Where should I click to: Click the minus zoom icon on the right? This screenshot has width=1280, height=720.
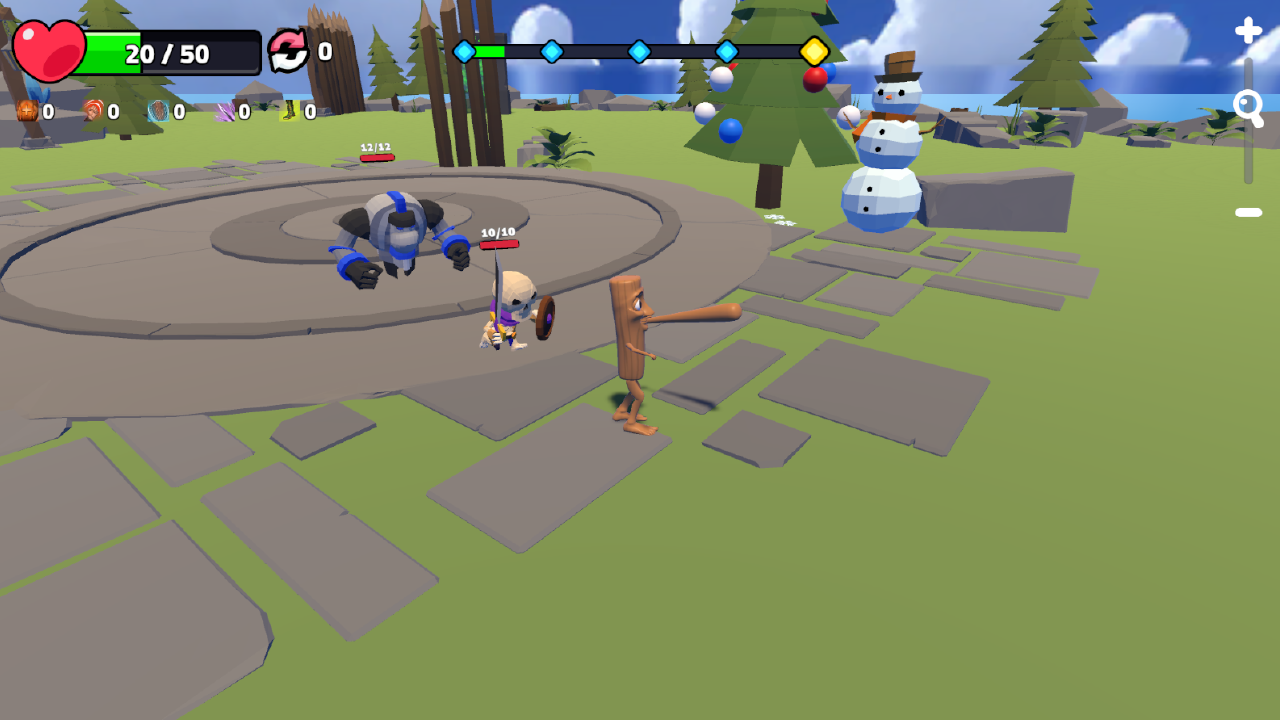point(1247,211)
